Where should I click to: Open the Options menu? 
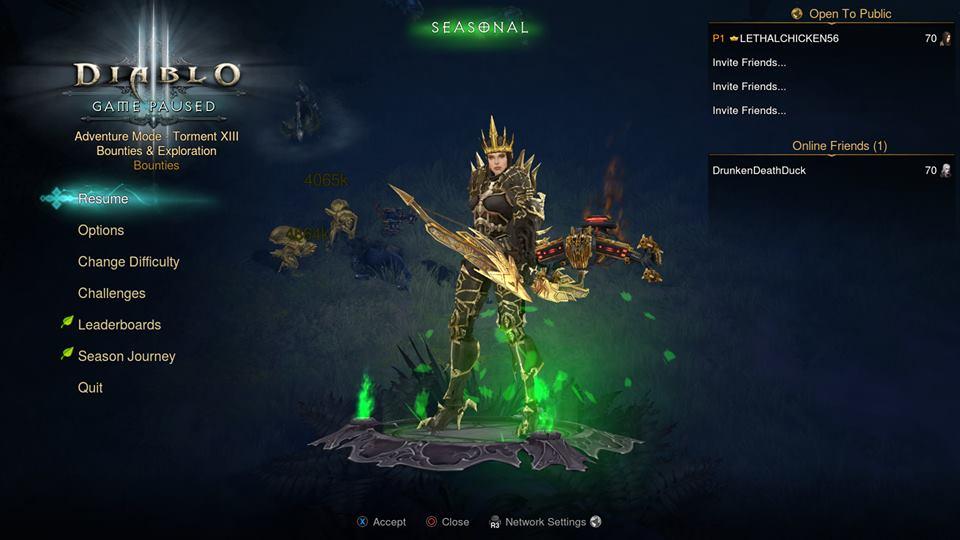101,230
